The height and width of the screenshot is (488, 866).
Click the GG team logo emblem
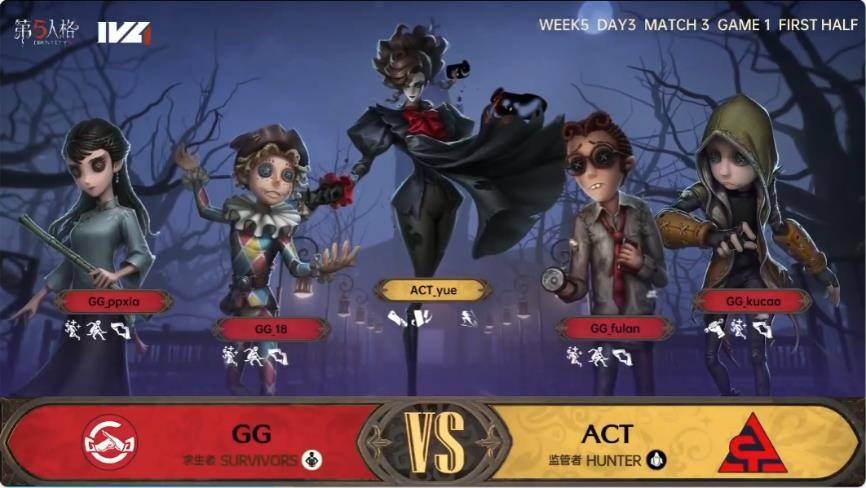(x=110, y=442)
